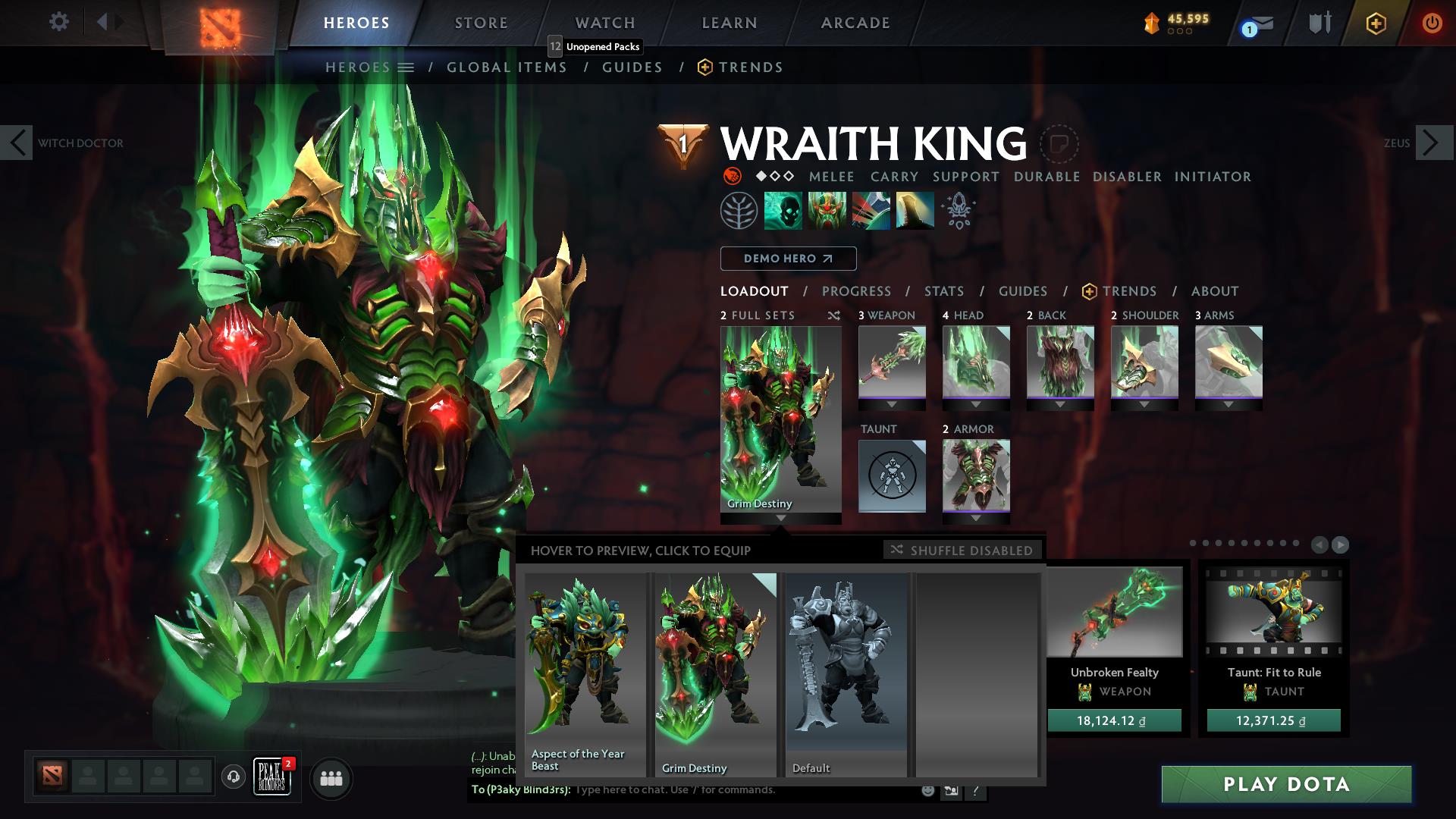This screenshot has height=819, width=1456.
Task: Expand the 2 Armor slot dropdown arrow
Action: click(976, 519)
